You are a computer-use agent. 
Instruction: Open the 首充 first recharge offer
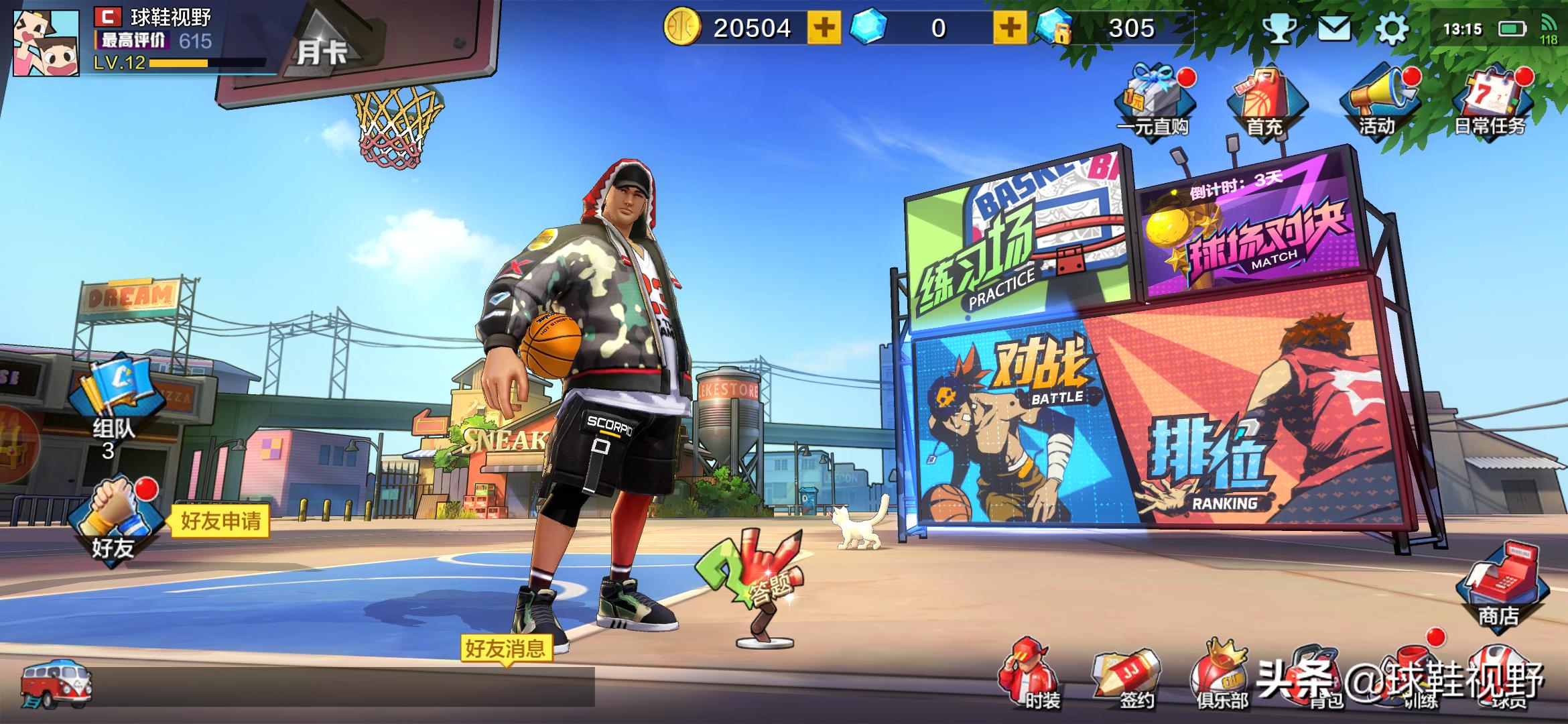tap(1264, 102)
